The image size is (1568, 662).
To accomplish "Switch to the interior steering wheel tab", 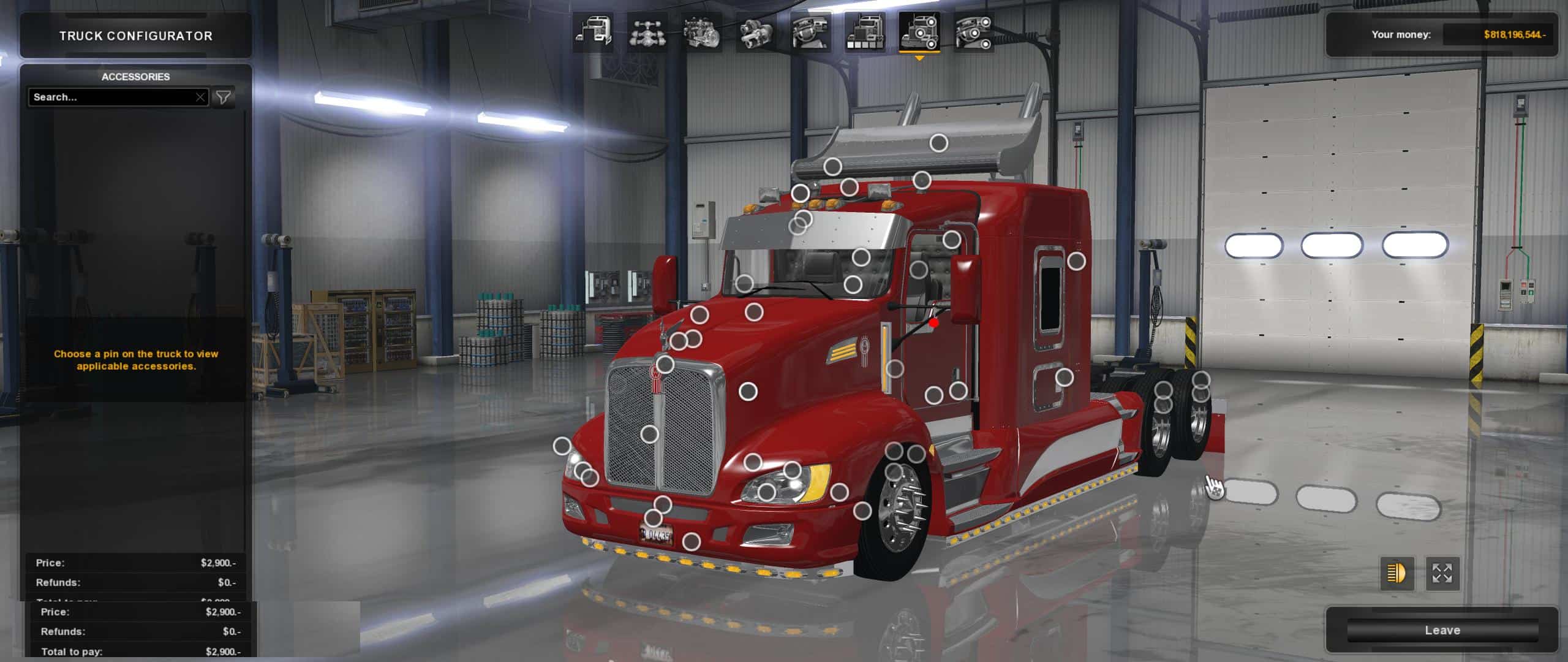I will [811, 31].
